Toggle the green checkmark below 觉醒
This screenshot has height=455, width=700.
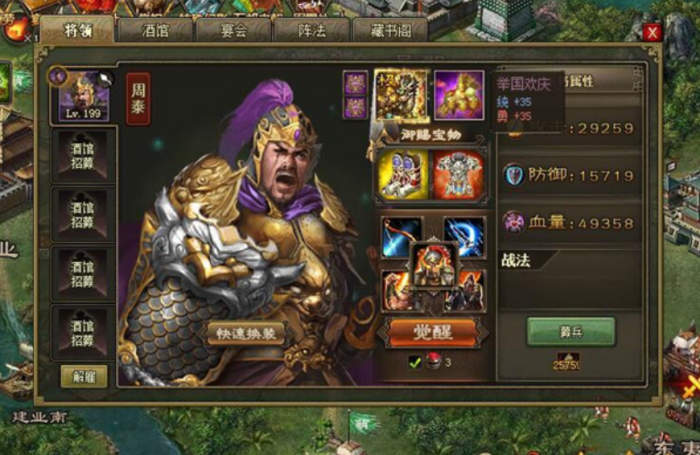[414, 362]
